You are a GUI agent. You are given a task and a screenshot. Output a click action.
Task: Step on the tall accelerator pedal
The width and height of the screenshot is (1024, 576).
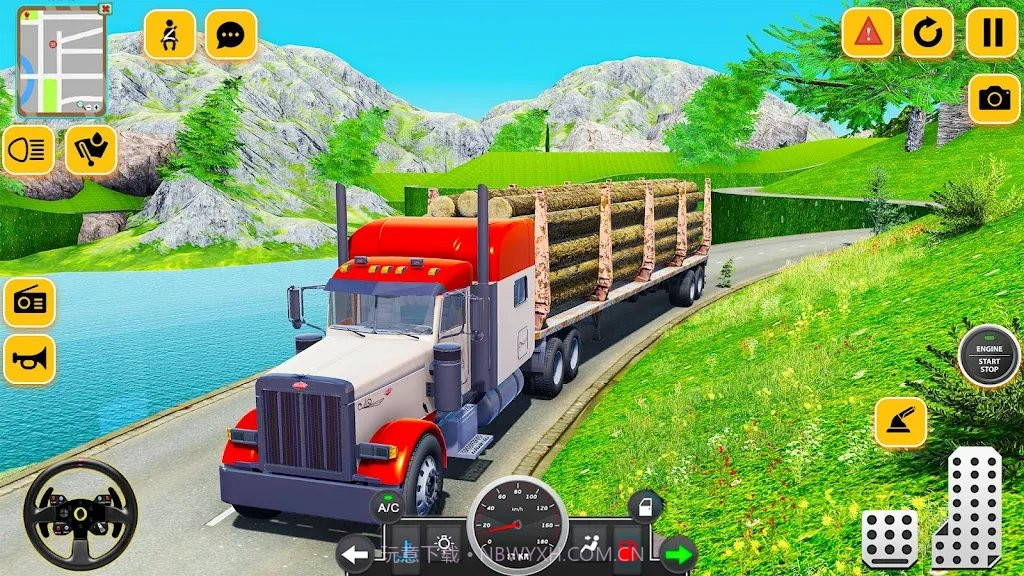tap(968, 510)
